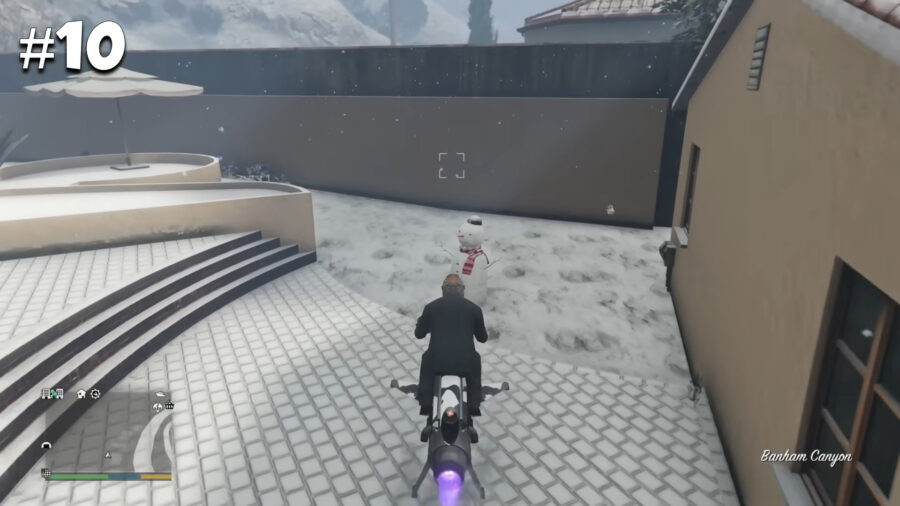
Task: Click the minimap radar
Action: click(107, 430)
